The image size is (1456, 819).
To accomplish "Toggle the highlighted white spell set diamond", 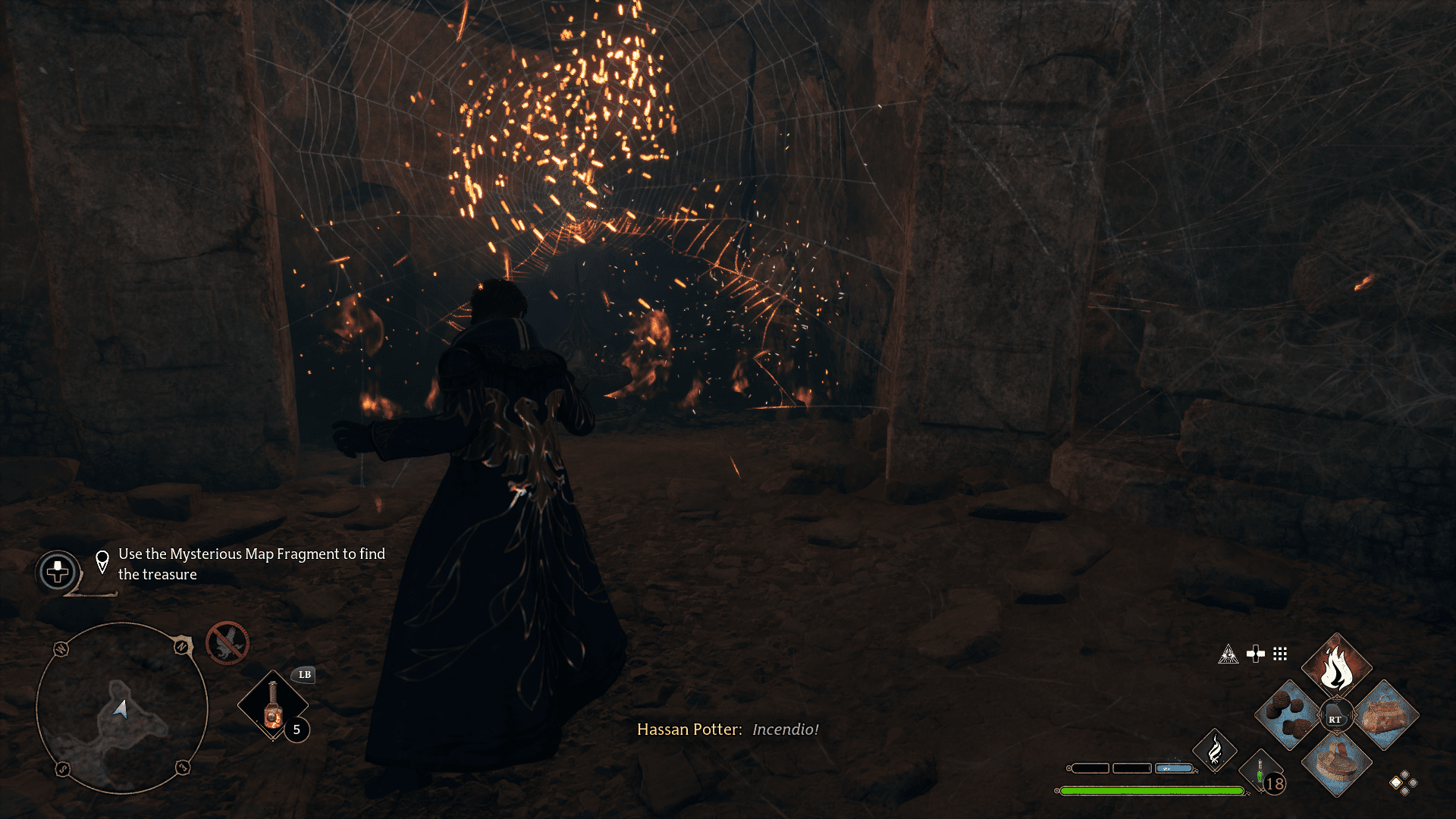I will (x=1395, y=782).
